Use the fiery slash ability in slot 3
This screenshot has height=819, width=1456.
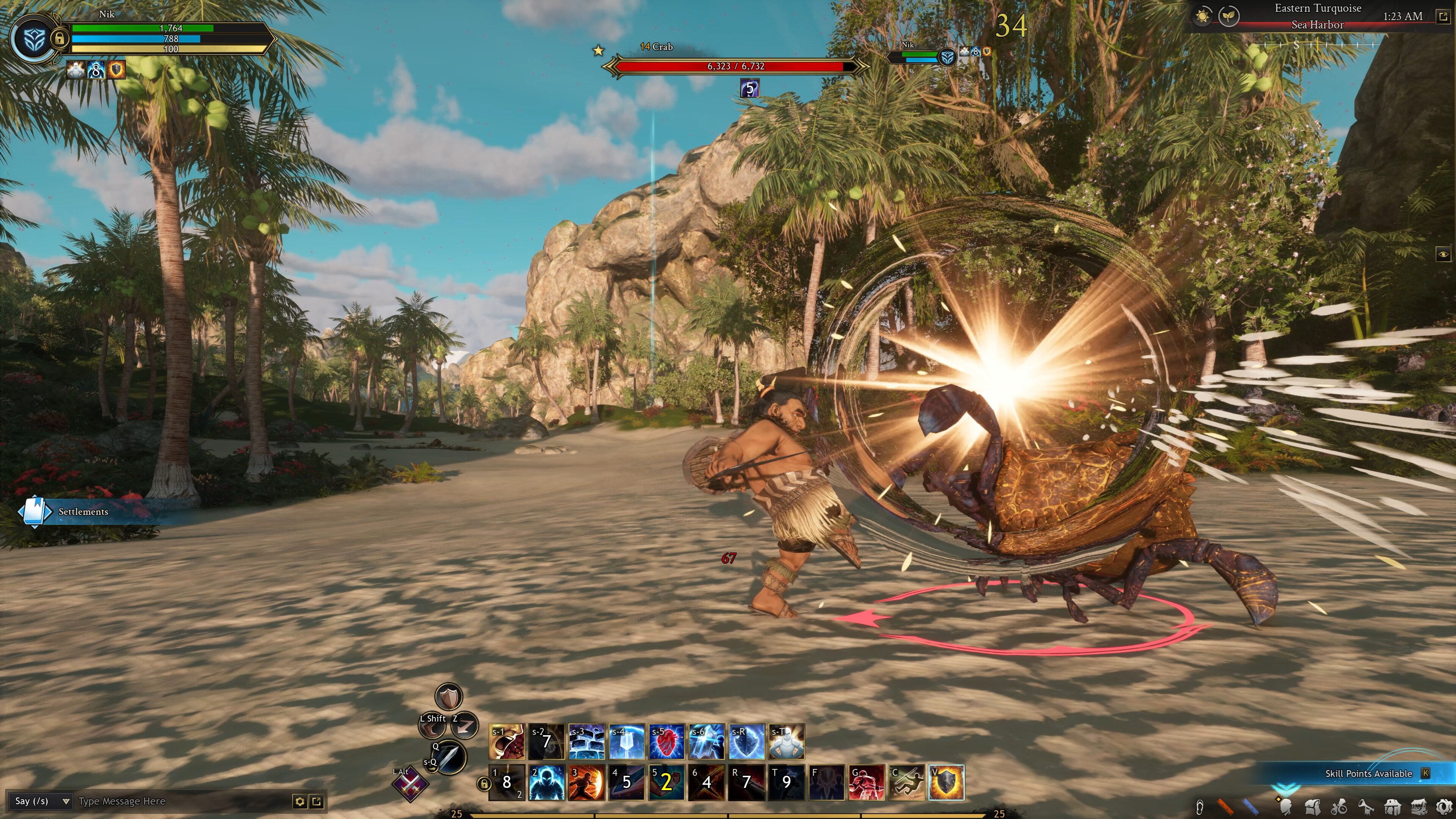pos(586,783)
